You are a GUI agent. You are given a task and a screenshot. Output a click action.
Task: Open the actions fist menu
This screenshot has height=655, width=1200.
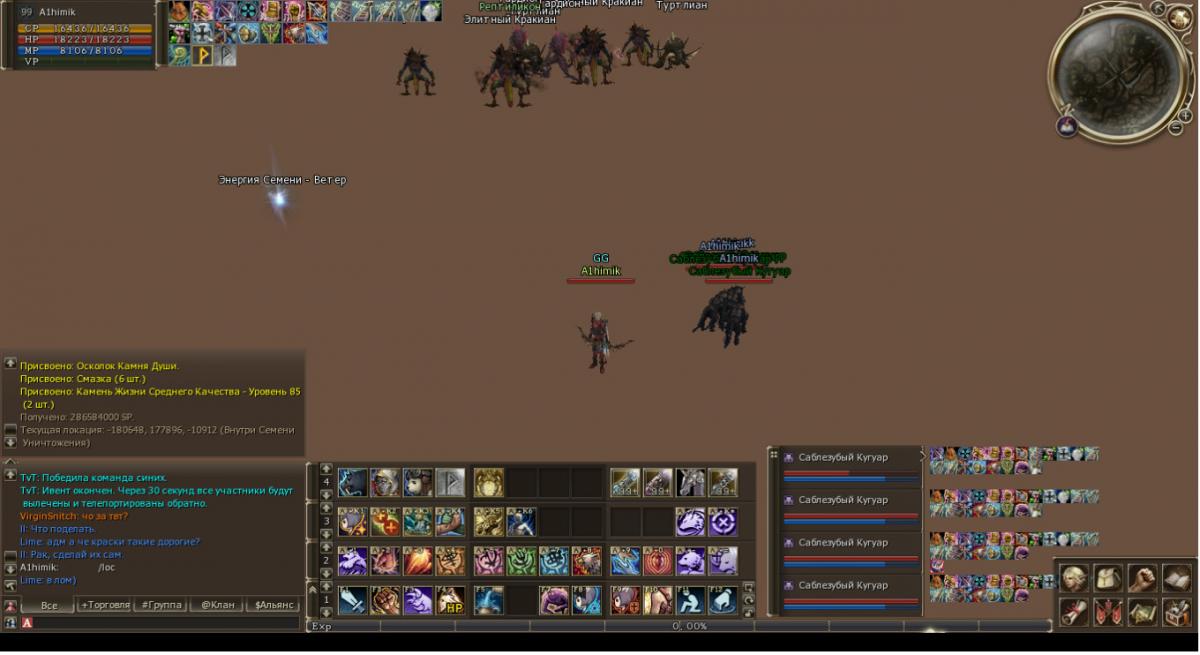click(1142, 578)
